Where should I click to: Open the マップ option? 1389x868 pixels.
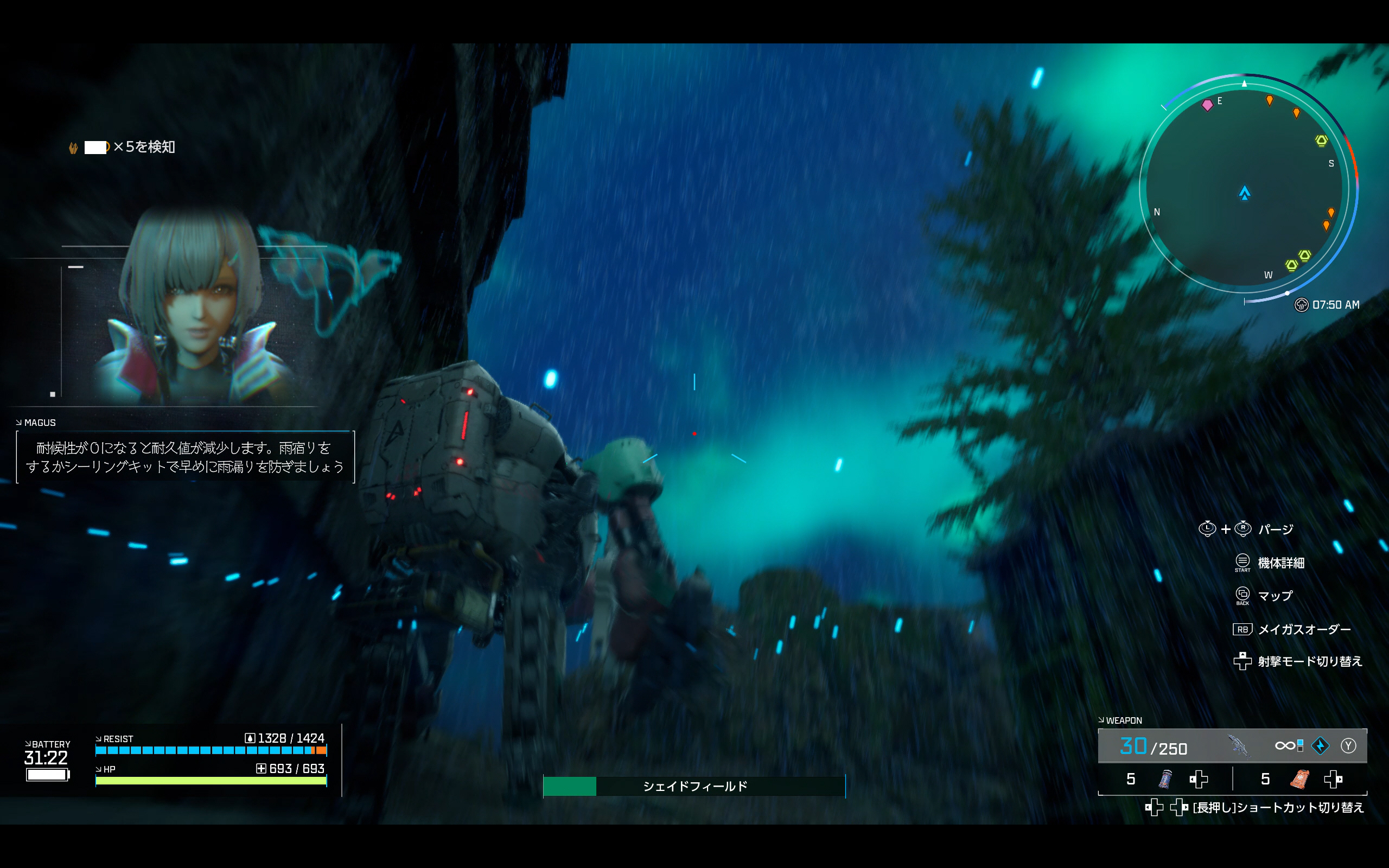[1275, 596]
